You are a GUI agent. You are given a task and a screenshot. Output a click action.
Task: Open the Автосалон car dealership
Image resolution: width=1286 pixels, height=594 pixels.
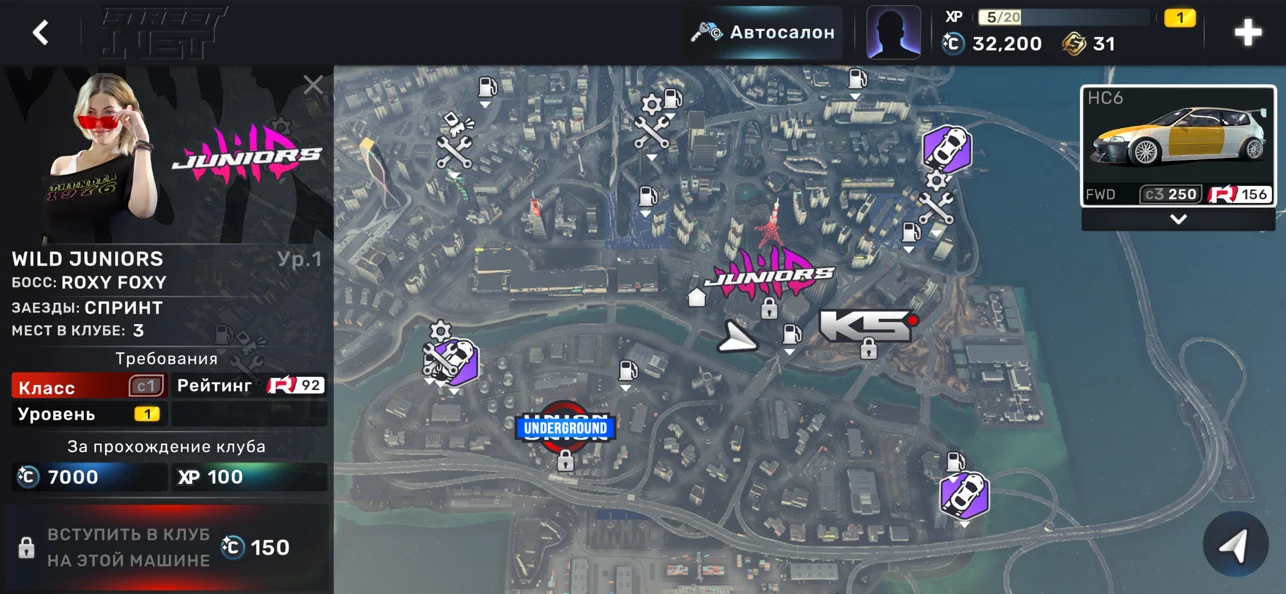(x=764, y=32)
